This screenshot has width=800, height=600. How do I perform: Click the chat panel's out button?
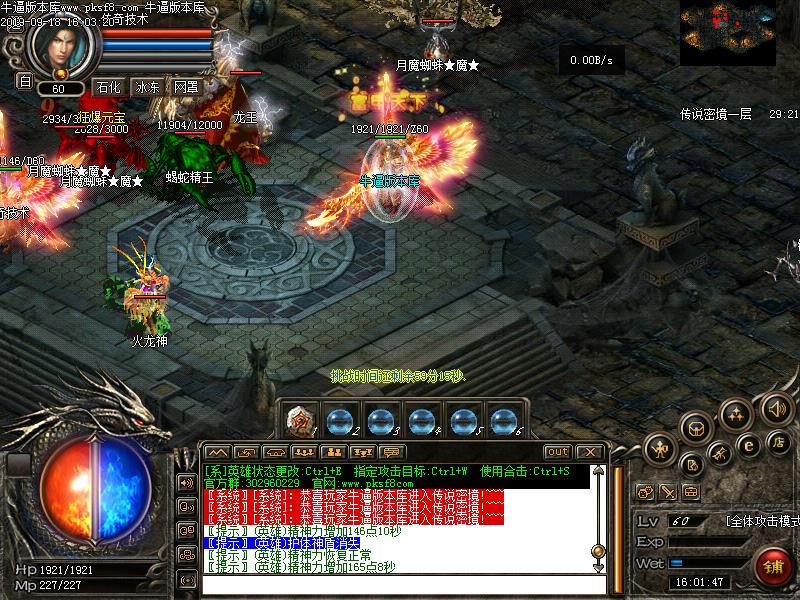[557, 452]
